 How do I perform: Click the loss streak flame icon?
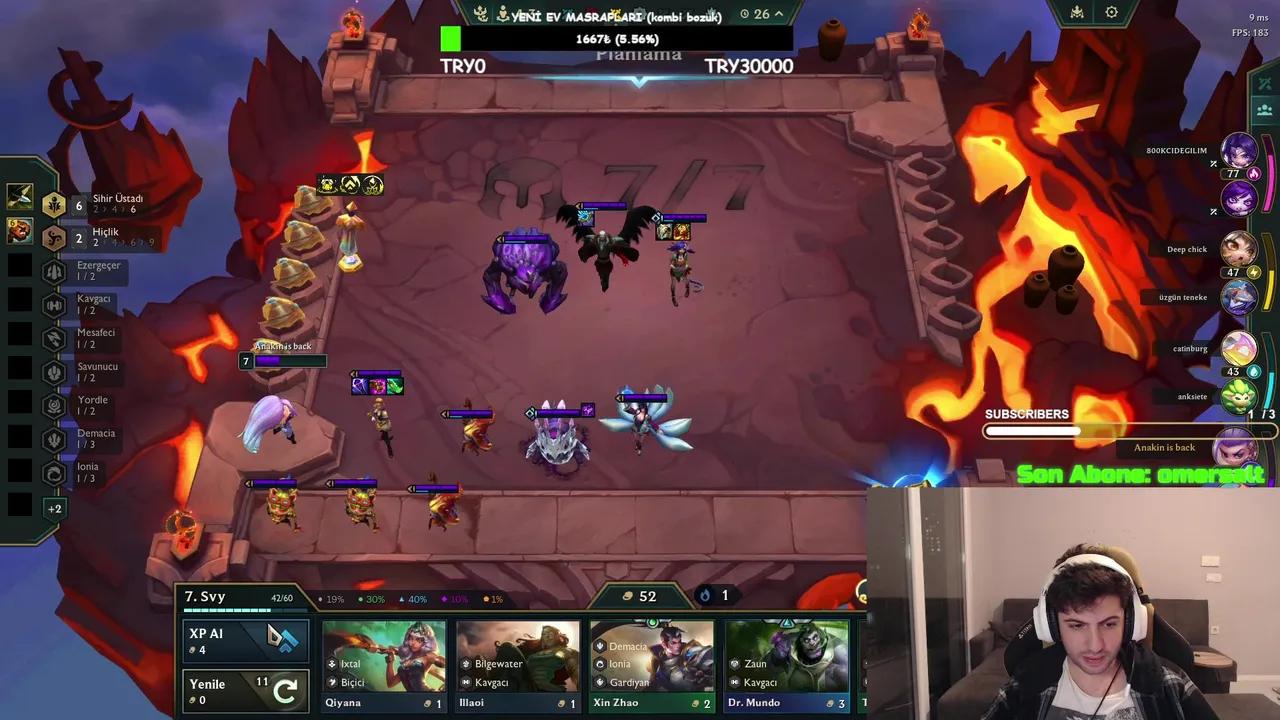[704, 595]
